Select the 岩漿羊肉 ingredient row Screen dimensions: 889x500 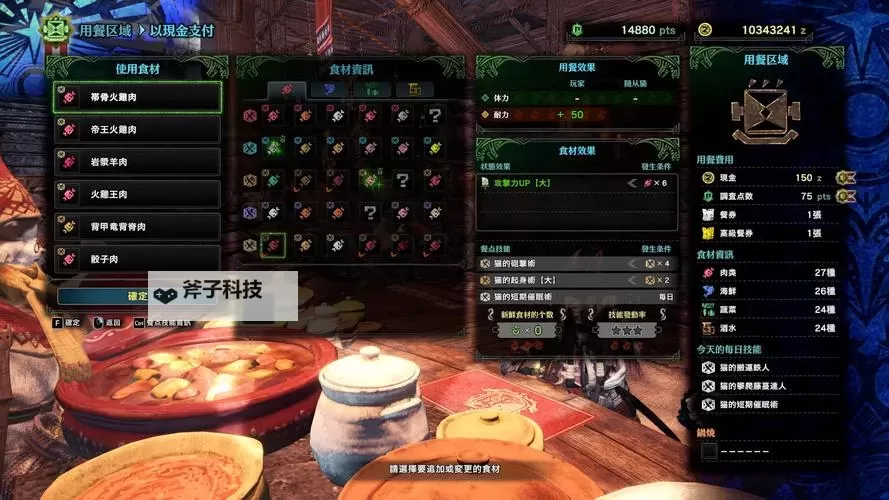point(137,161)
